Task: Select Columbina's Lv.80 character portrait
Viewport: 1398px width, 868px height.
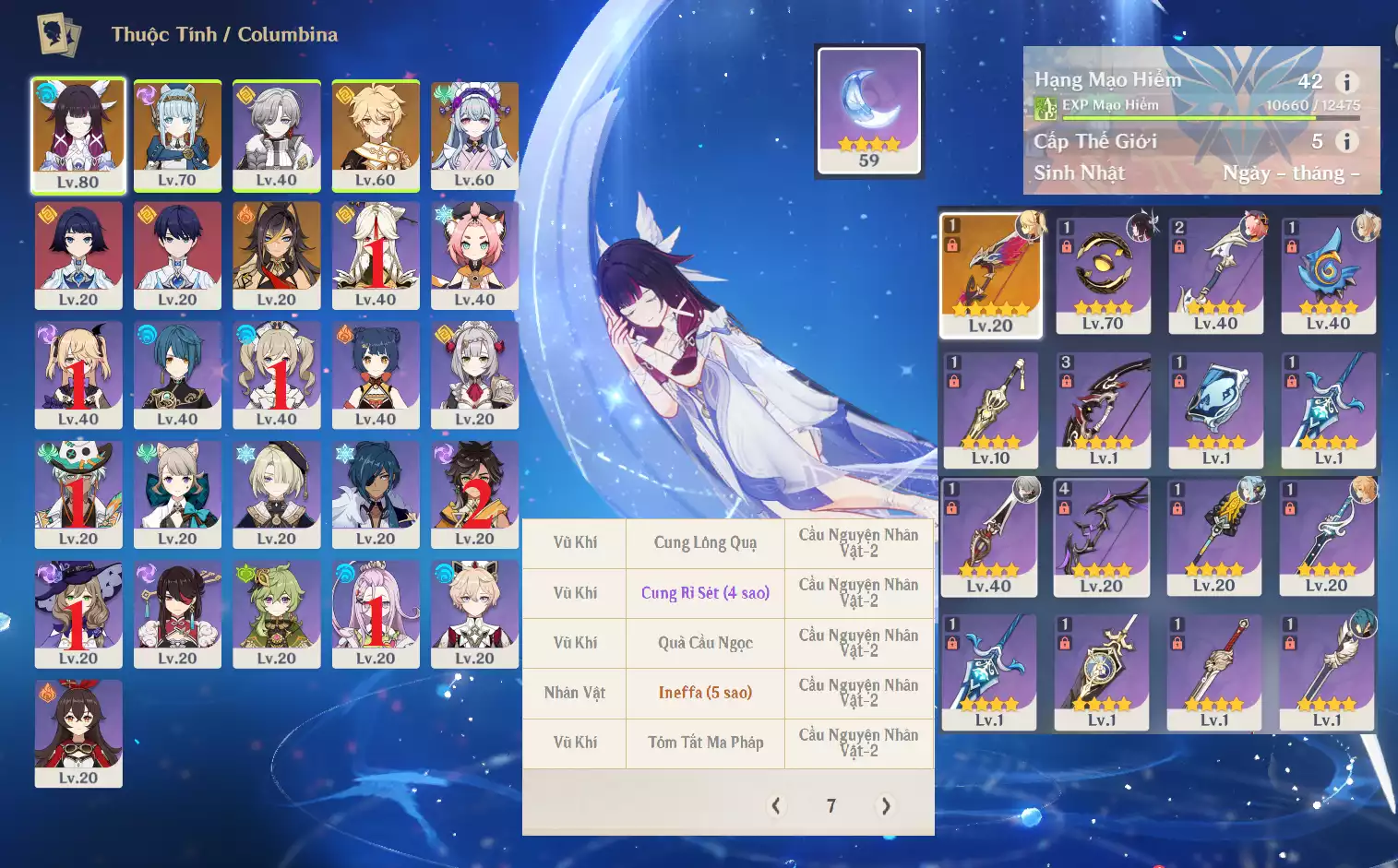Action: [x=78, y=135]
